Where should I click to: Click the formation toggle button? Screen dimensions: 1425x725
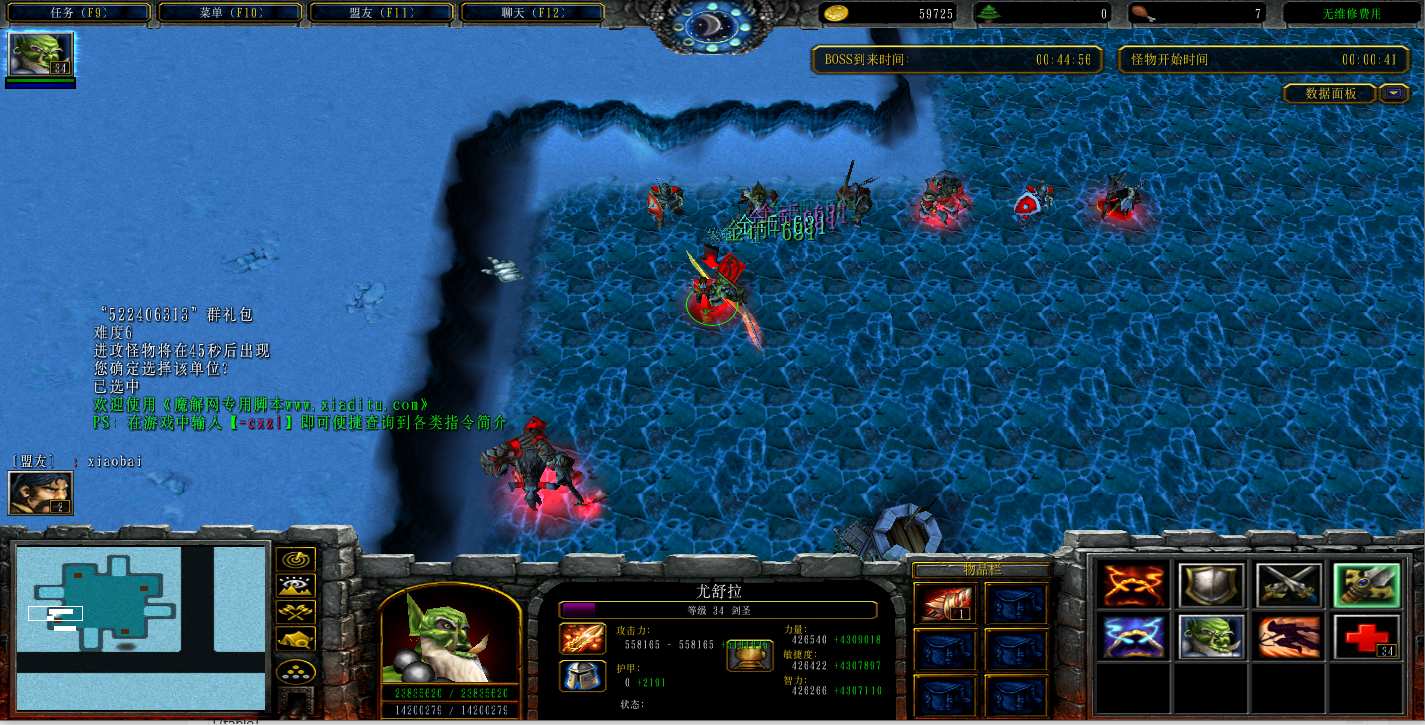point(297,671)
